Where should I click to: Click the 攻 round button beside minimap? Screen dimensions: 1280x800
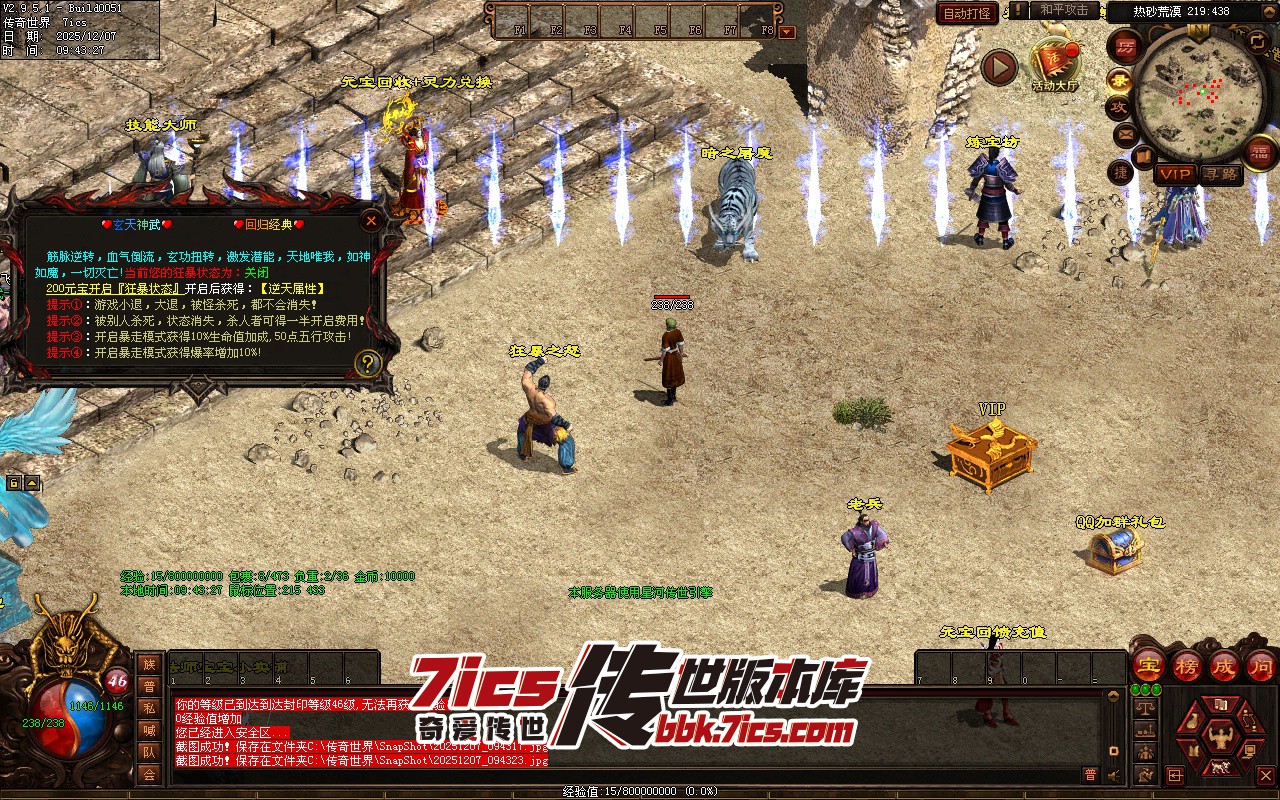[x=1117, y=107]
